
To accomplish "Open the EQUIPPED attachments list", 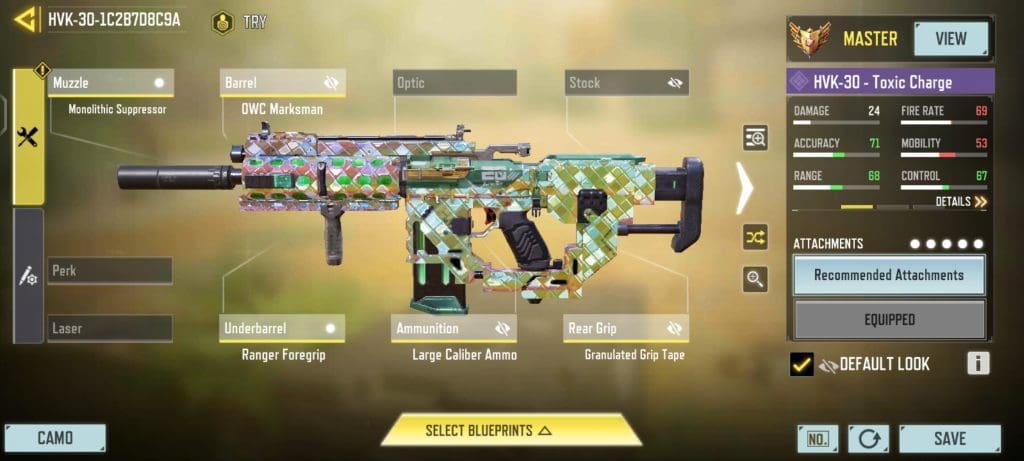I will pos(888,320).
